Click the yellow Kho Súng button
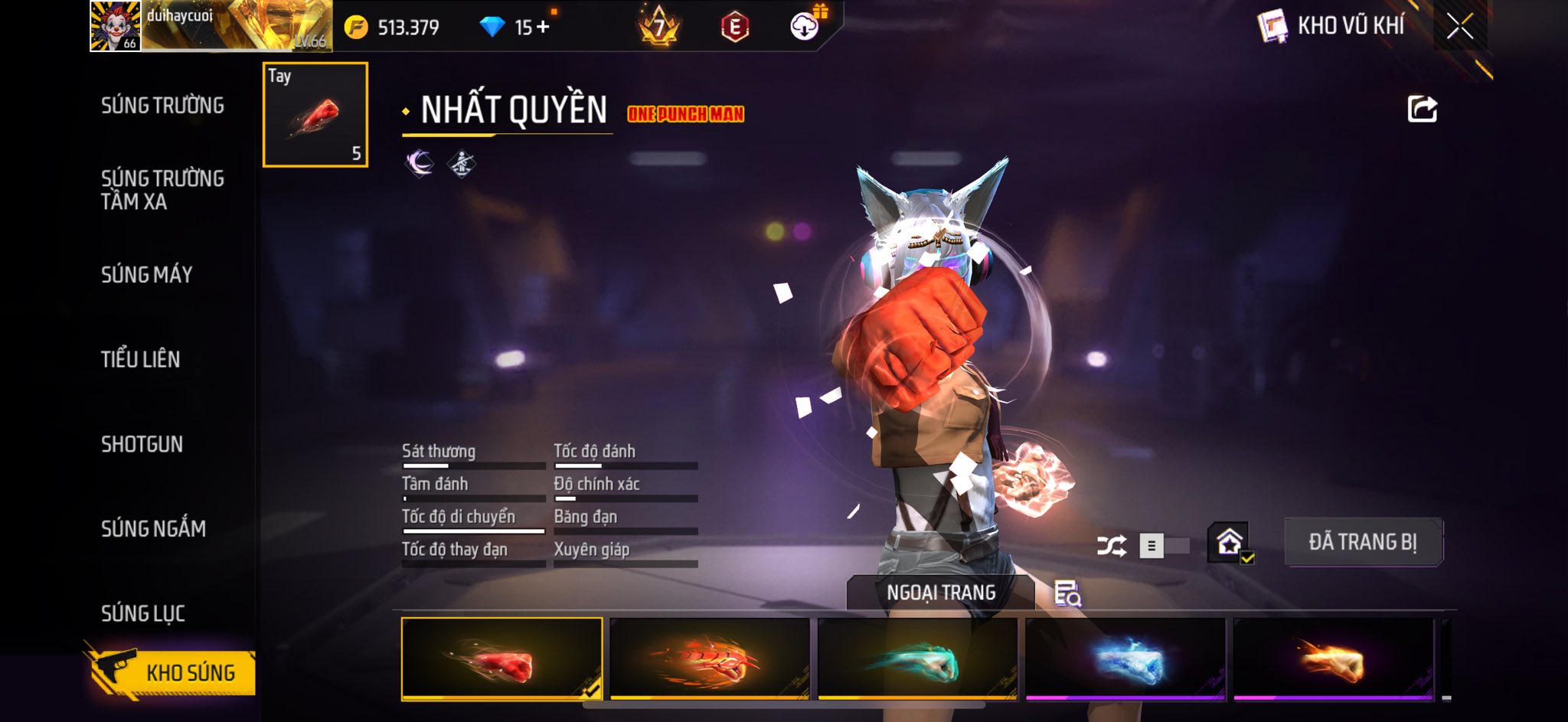This screenshot has height=722, width=1568. pos(173,672)
